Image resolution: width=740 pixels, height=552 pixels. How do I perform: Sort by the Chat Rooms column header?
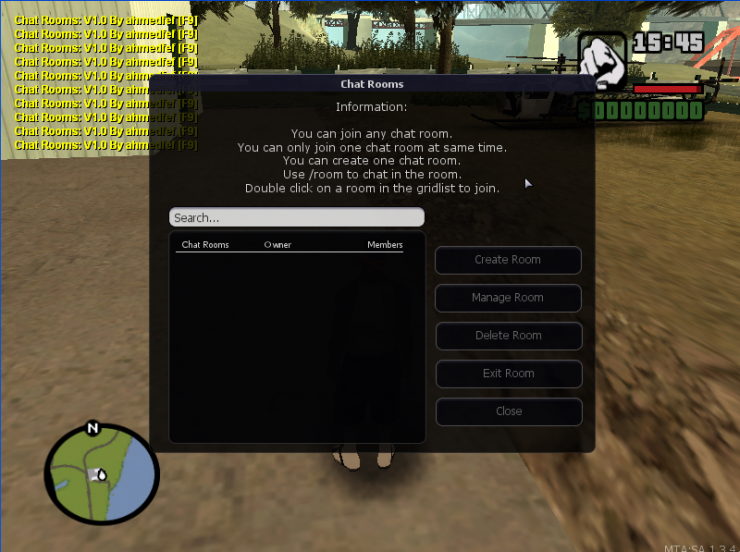pyautogui.click(x=205, y=245)
